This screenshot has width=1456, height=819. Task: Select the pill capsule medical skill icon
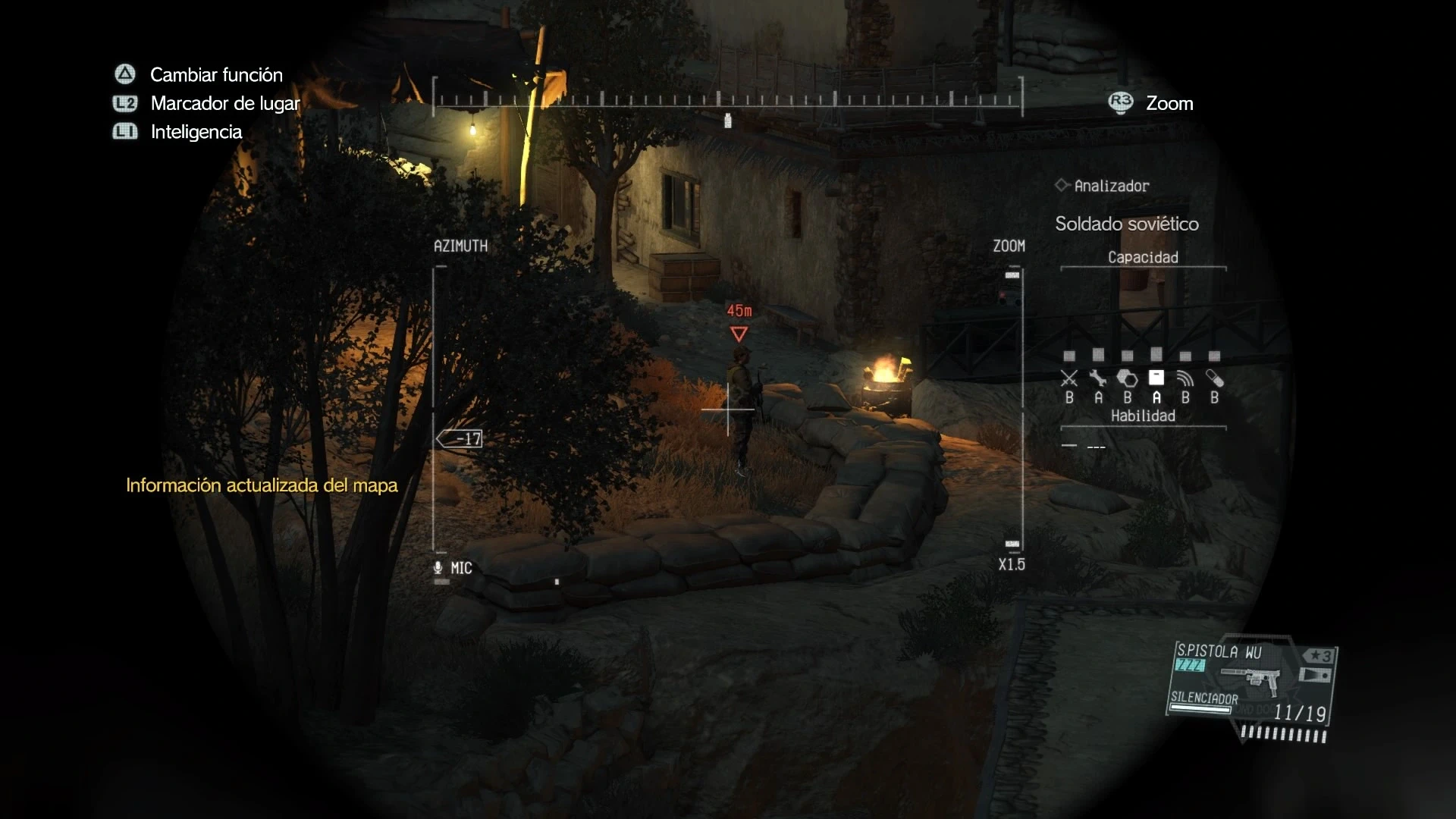click(x=1215, y=378)
